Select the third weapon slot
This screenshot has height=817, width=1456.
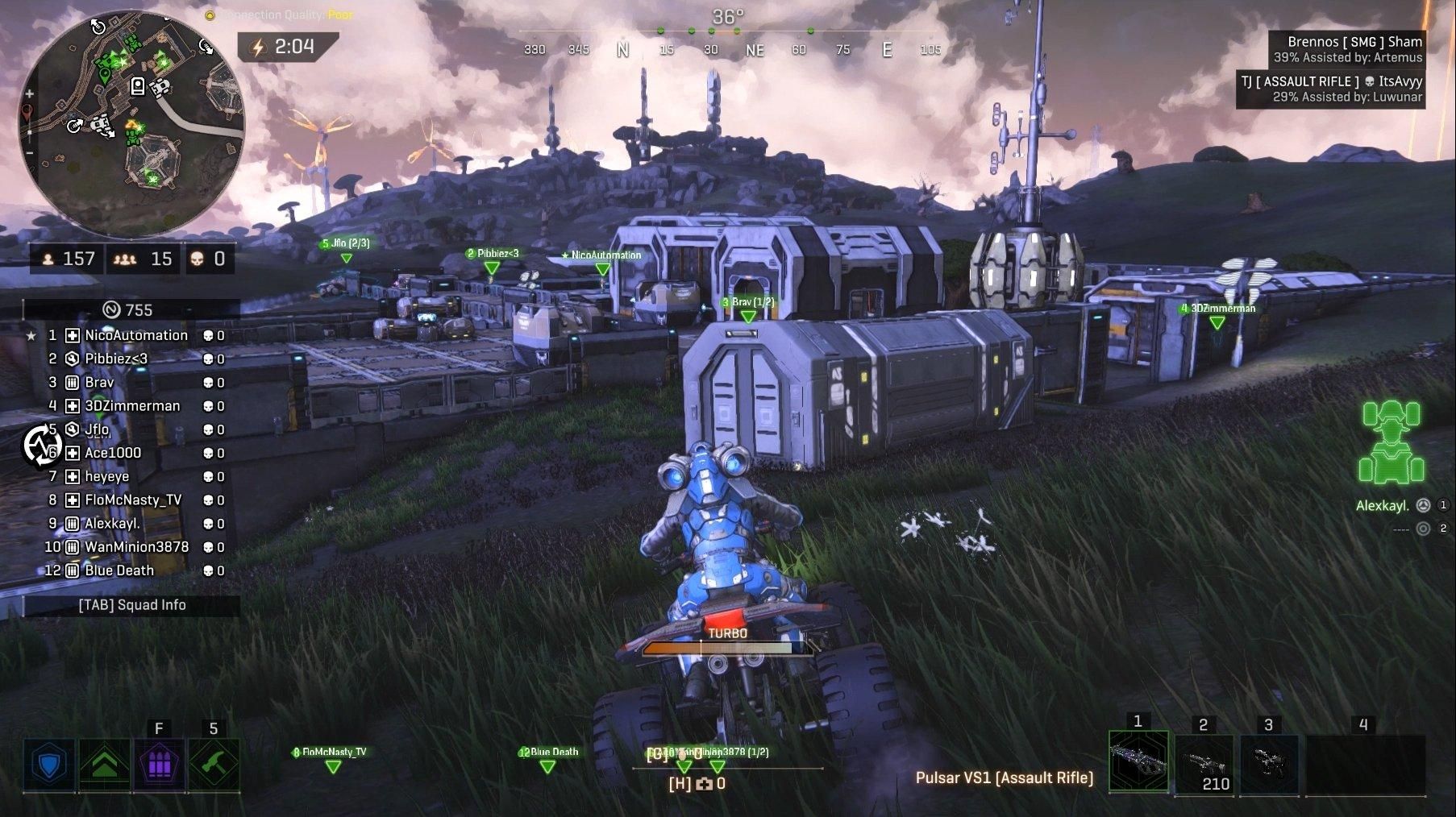1268,761
